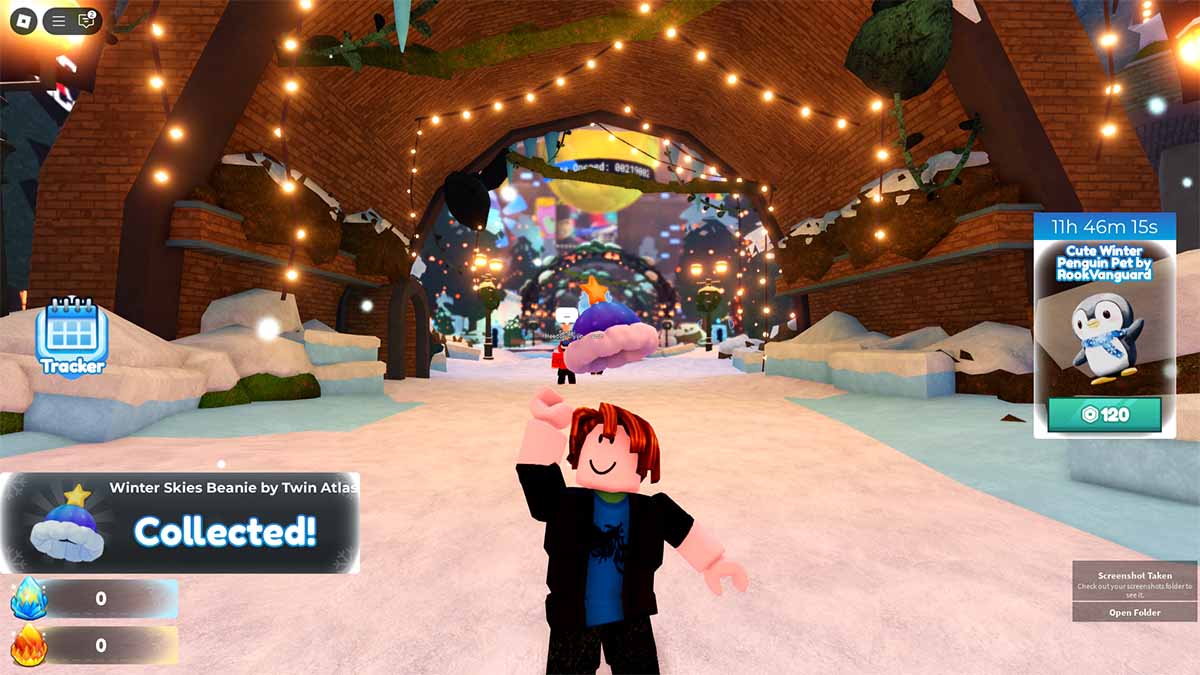Open the calendar Tracker
The width and height of the screenshot is (1200, 675).
click(x=71, y=337)
